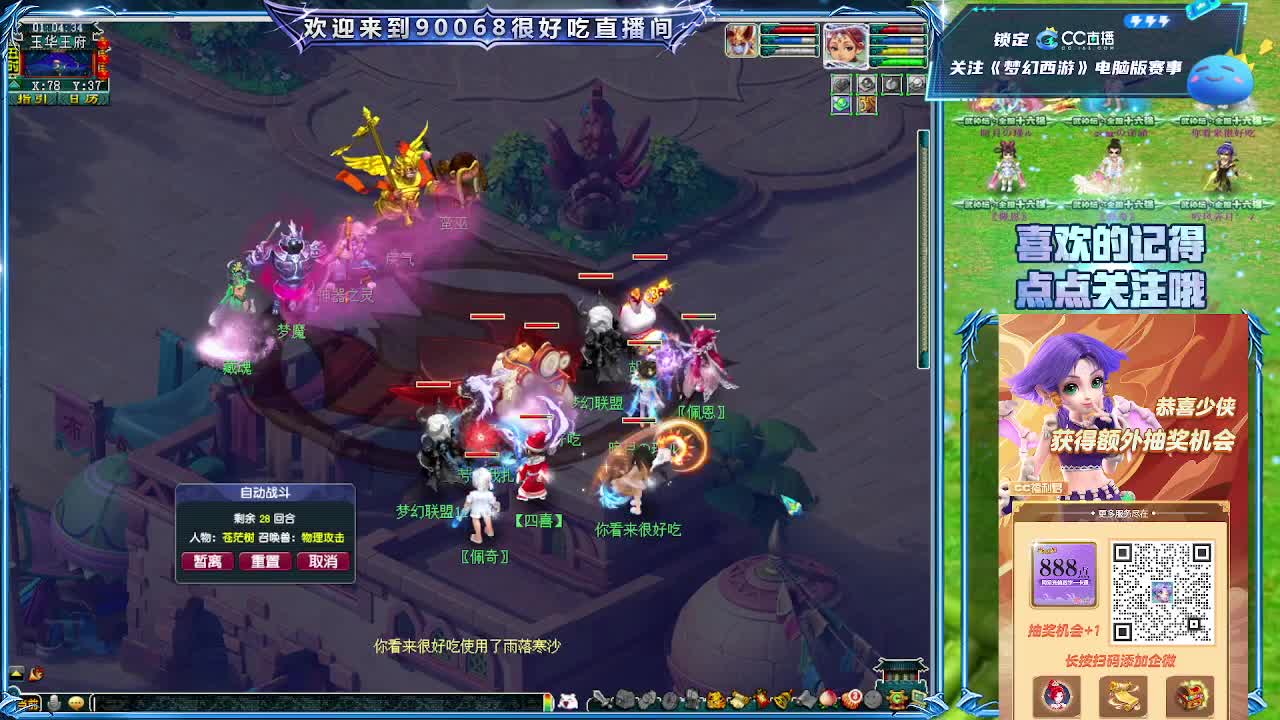Viewport: 1280px width, 720px height.
Task: Collapse the minimap panel using the green arrow
Action: click(x=14, y=84)
